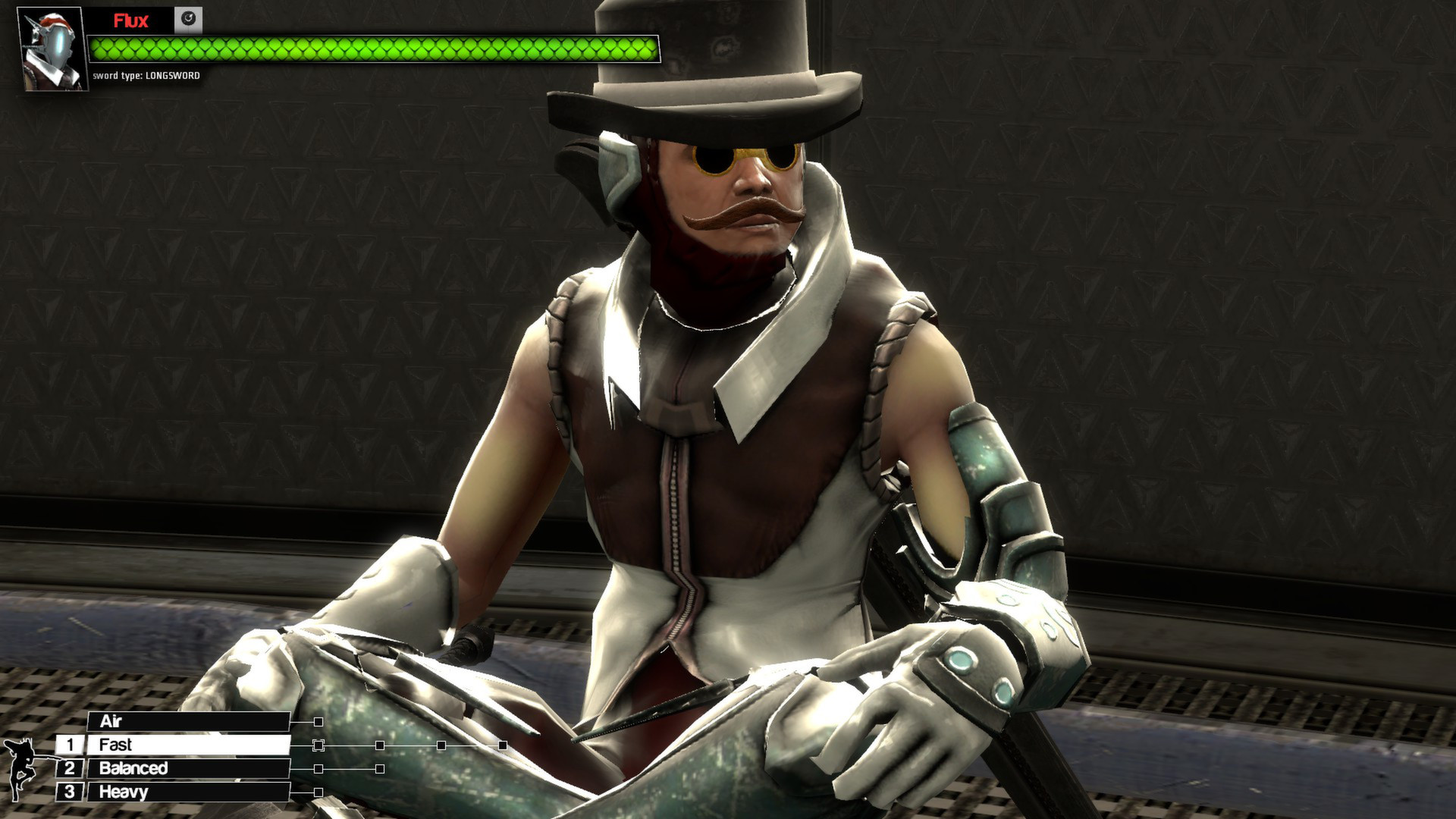The height and width of the screenshot is (819, 1456).
Task: Click the combo node connected to Heavy
Action: 318,792
